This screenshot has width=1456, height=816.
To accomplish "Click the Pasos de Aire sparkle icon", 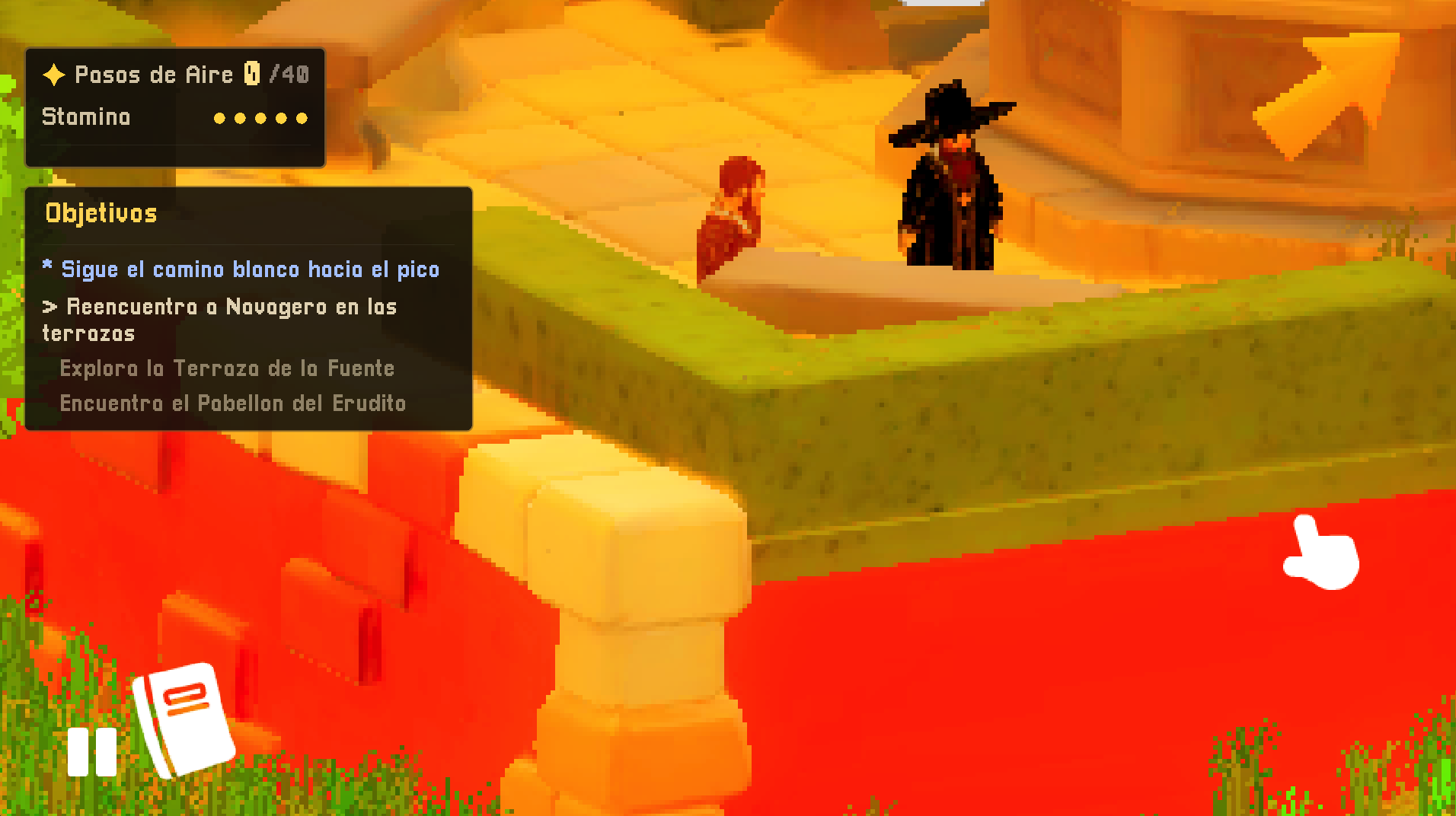I will [x=53, y=74].
